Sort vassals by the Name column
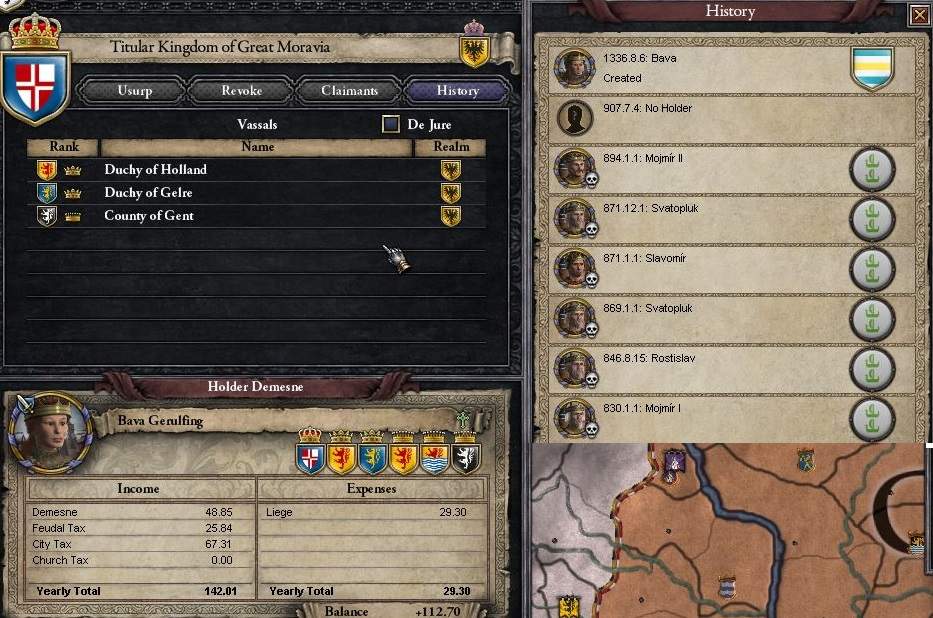 coord(257,147)
